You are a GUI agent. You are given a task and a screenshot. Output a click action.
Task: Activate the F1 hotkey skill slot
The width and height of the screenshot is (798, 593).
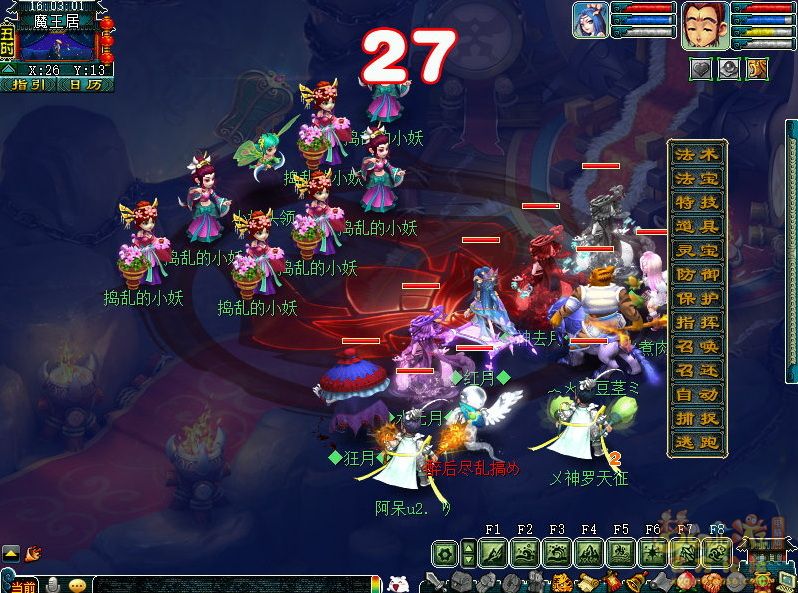[493, 553]
